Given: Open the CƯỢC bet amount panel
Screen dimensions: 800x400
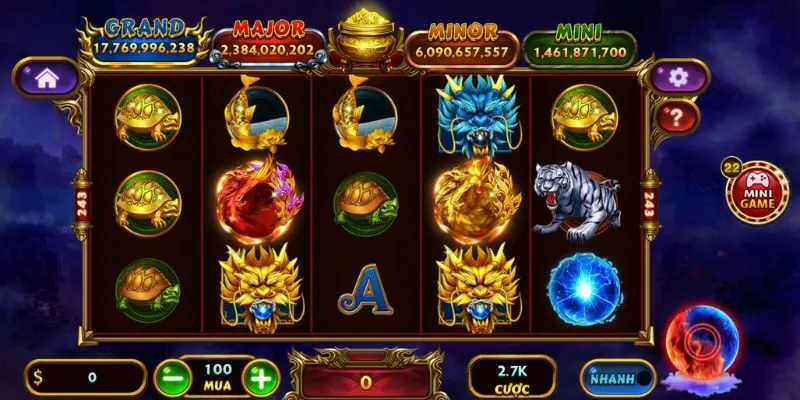Looking at the screenshot, I should (x=512, y=377).
